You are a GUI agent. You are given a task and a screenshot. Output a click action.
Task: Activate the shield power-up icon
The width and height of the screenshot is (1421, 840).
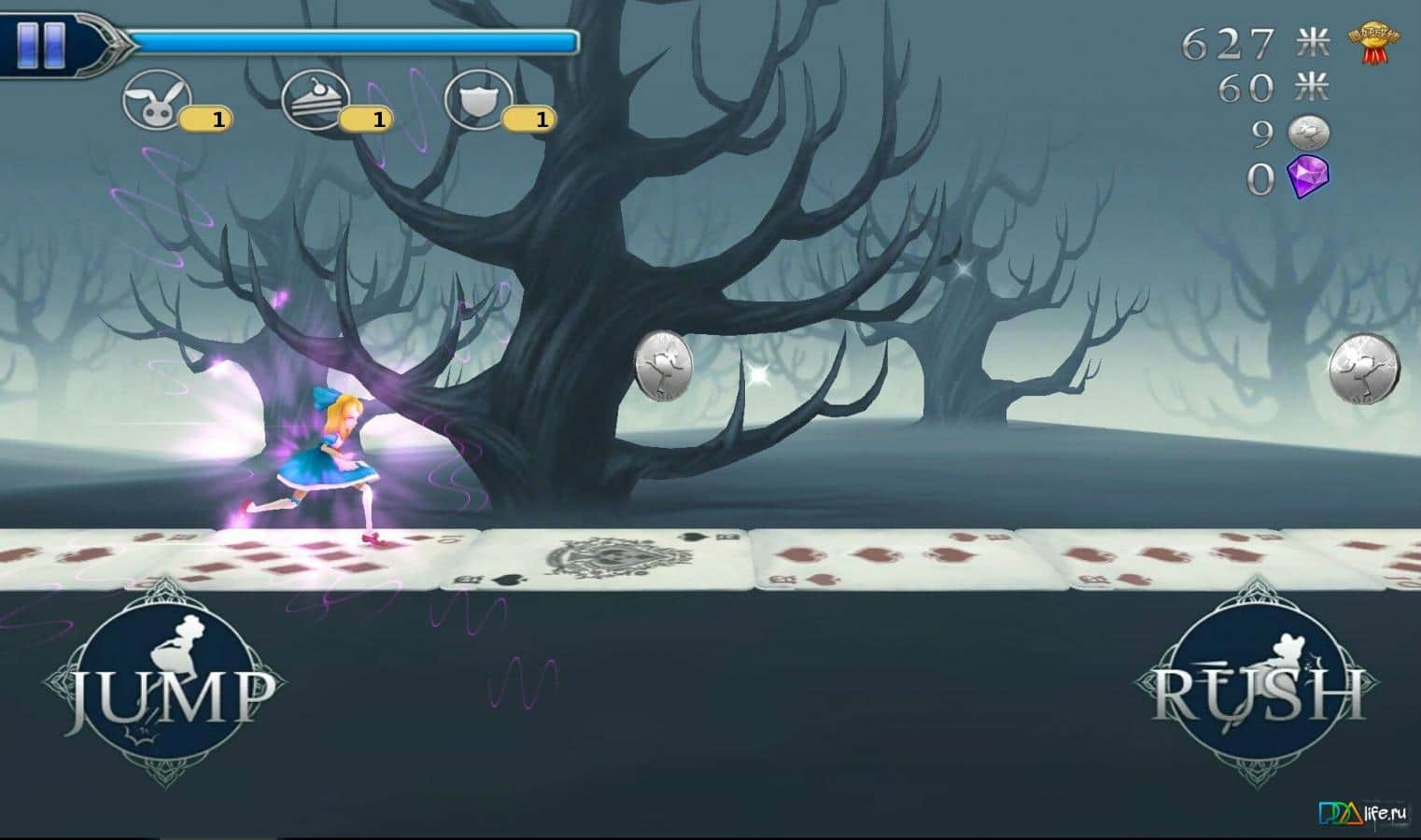click(x=479, y=100)
